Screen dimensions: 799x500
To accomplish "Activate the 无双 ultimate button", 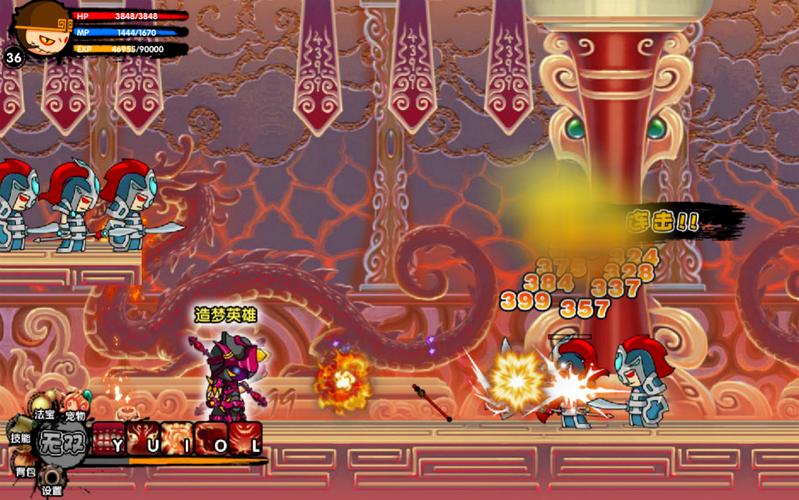I will point(62,439).
